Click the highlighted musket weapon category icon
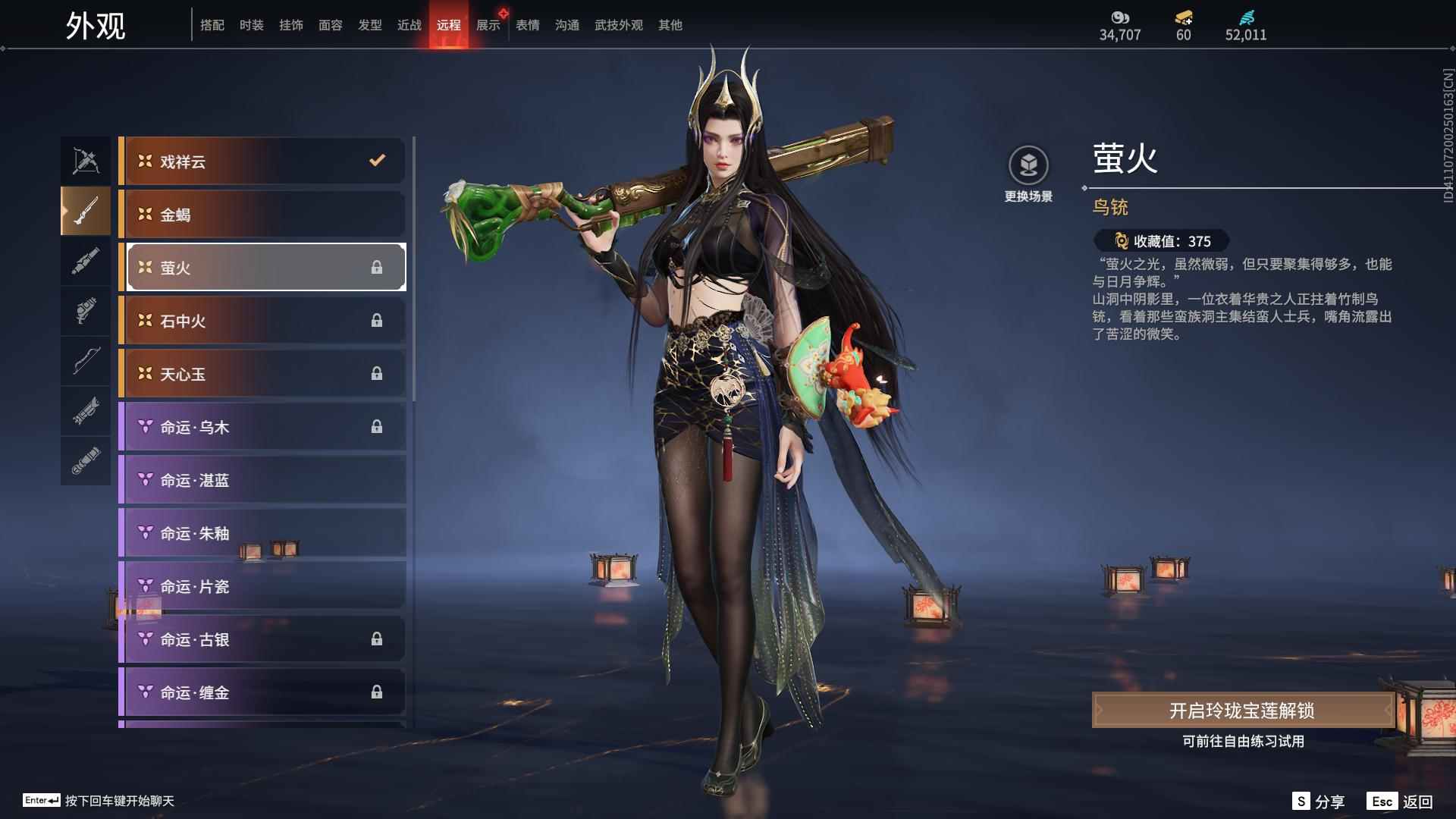1456x819 pixels. pos(86,211)
